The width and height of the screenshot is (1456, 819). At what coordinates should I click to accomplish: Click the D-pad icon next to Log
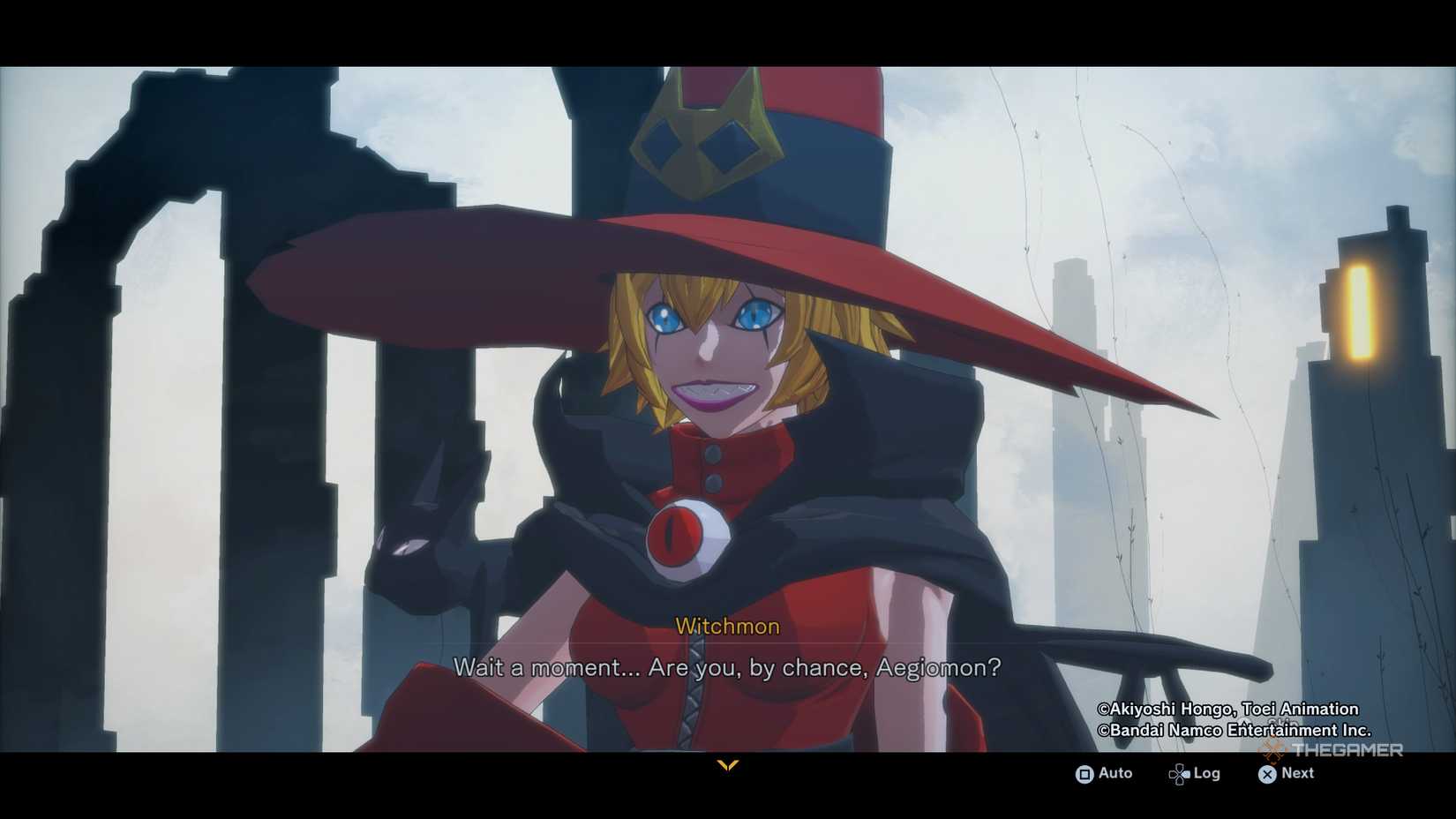coord(1178,773)
